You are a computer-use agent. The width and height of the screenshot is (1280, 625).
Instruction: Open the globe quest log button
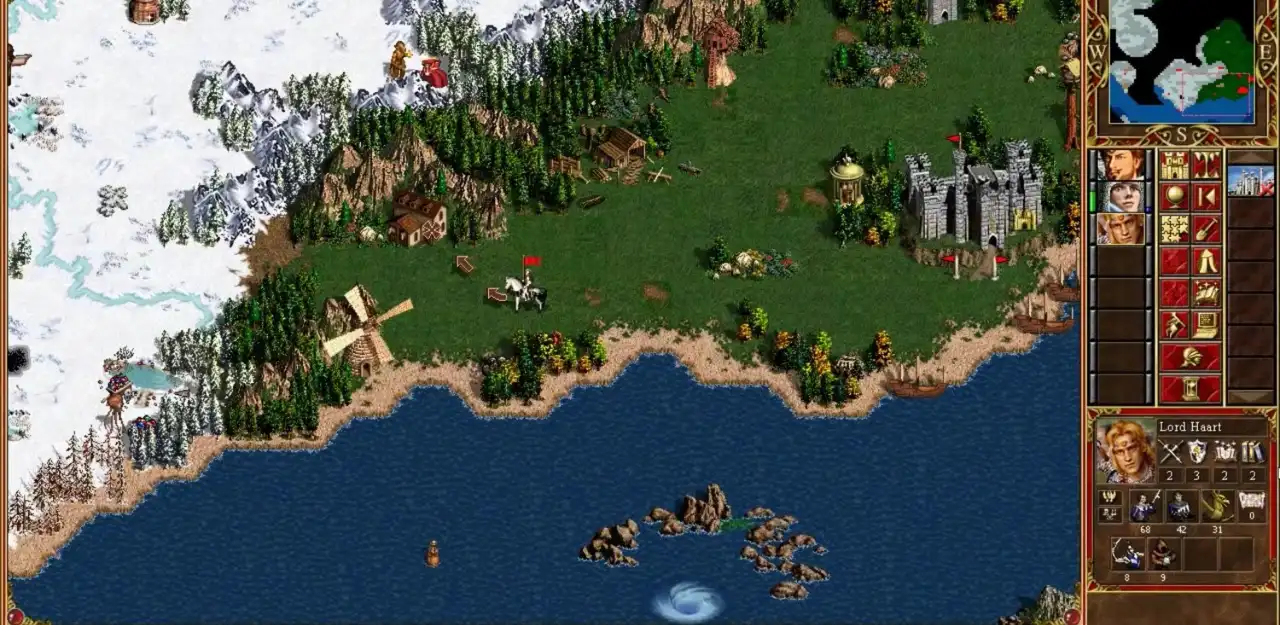coord(1174,197)
